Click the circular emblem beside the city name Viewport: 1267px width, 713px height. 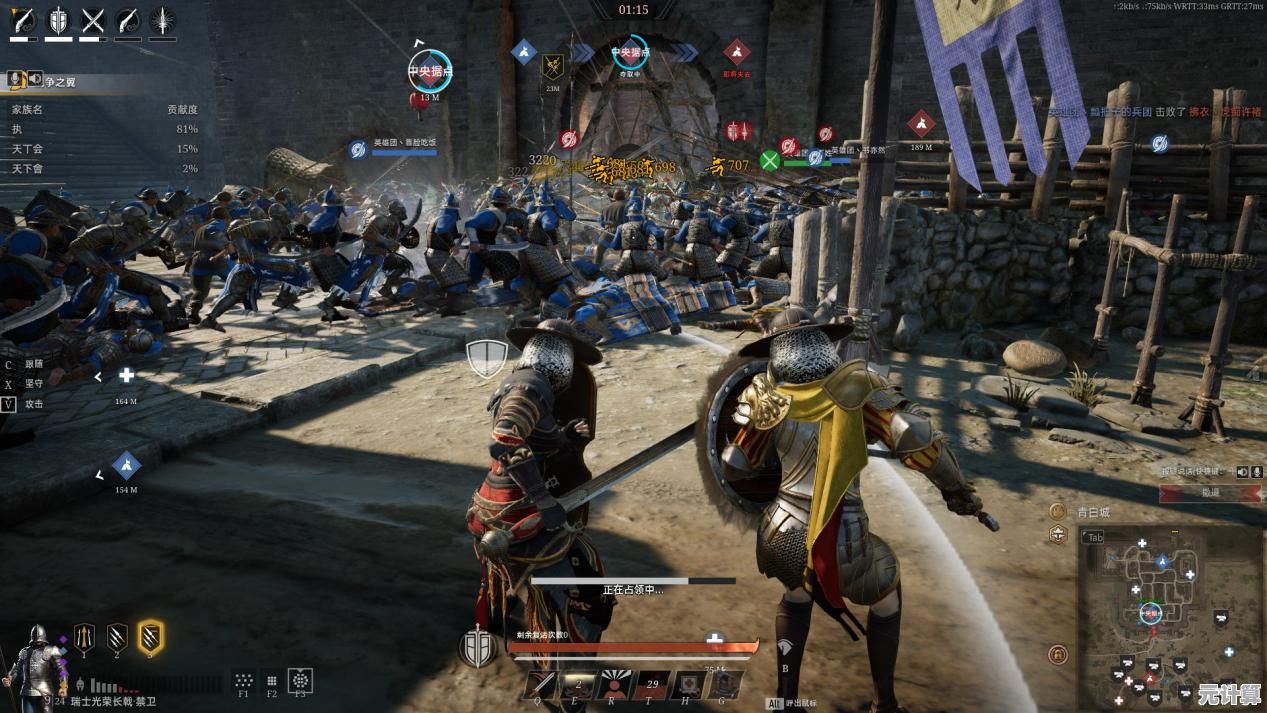tap(1057, 511)
